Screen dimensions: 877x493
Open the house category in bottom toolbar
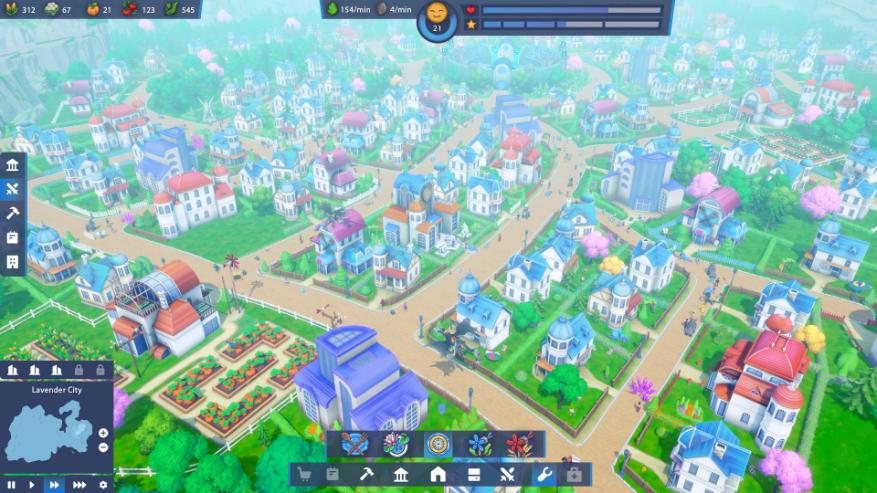click(438, 475)
